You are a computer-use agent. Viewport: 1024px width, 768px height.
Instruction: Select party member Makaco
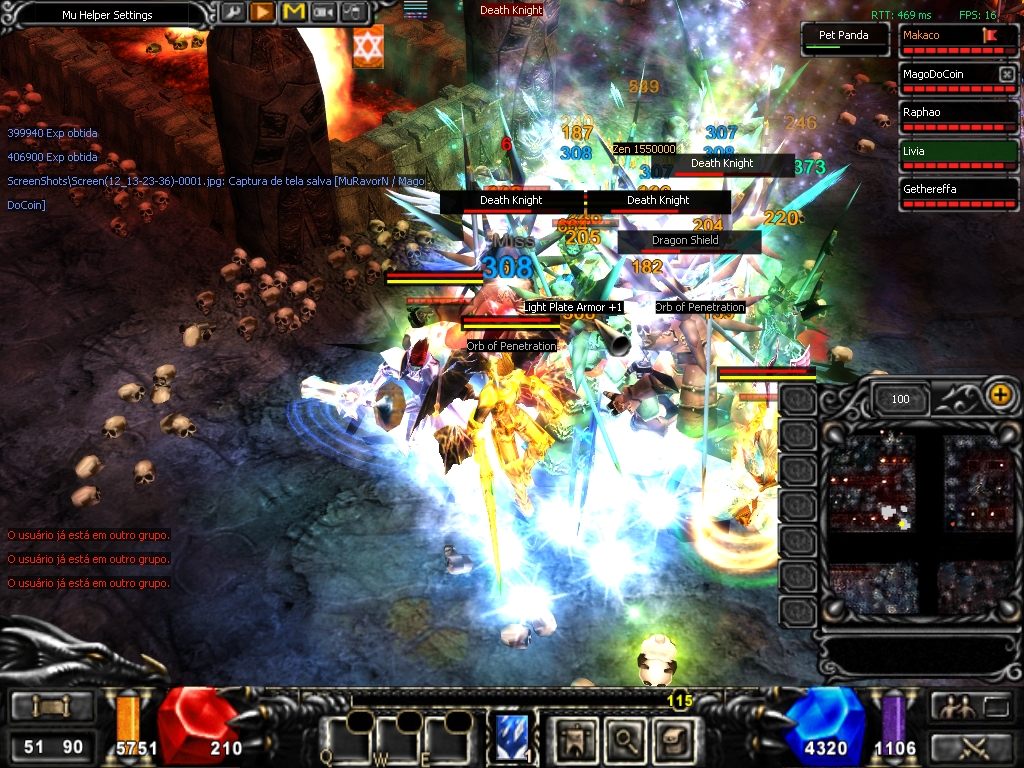point(958,39)
